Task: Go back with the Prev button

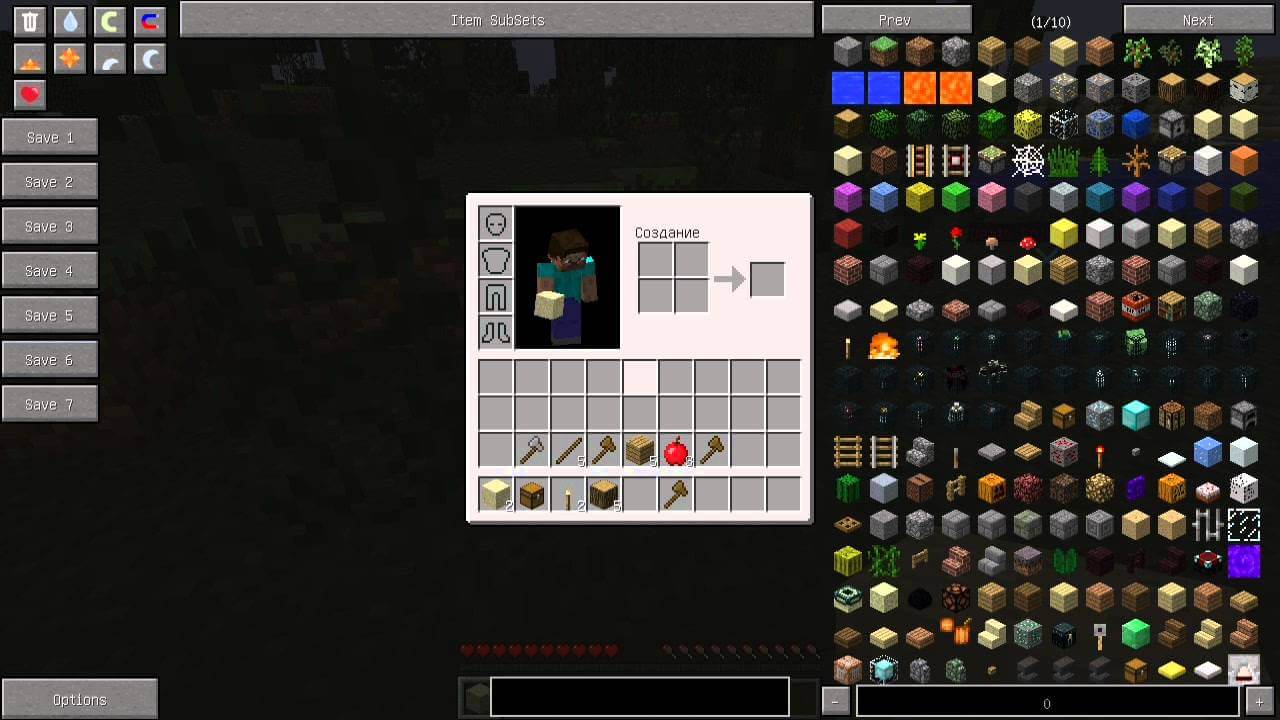Action: point(895,20)
